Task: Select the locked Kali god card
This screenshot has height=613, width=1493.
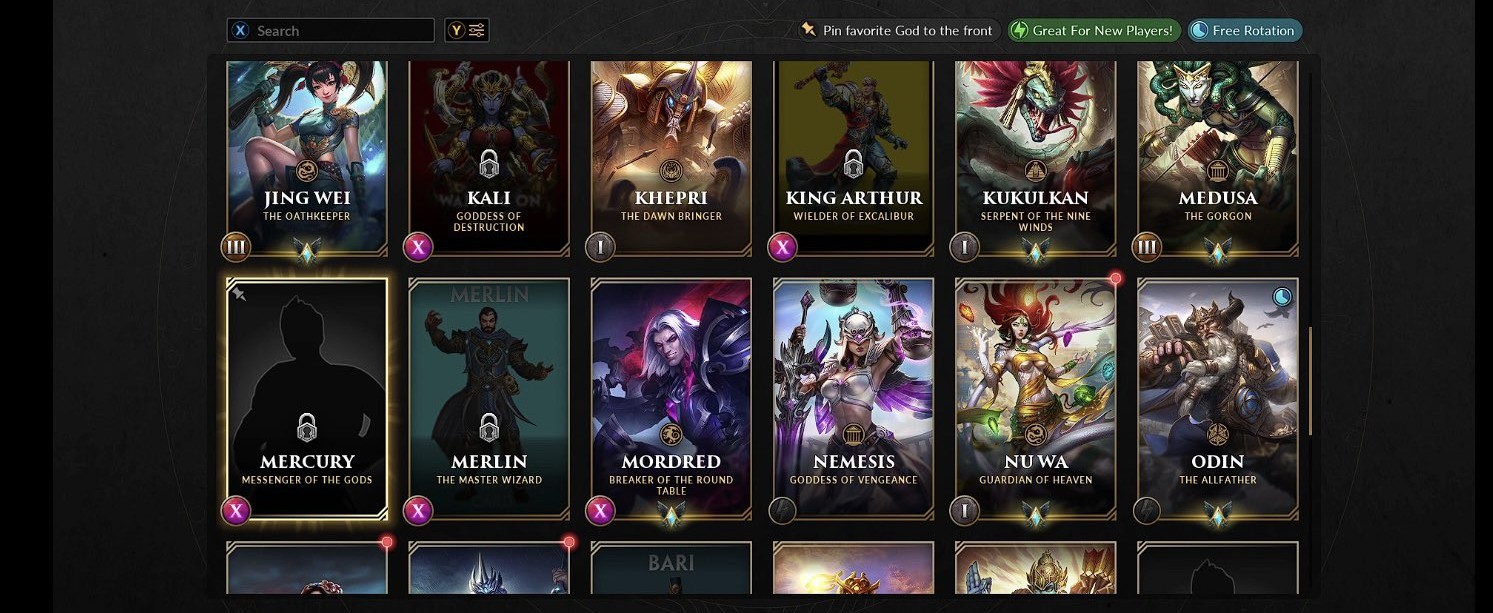Action: tap(489, 155)
